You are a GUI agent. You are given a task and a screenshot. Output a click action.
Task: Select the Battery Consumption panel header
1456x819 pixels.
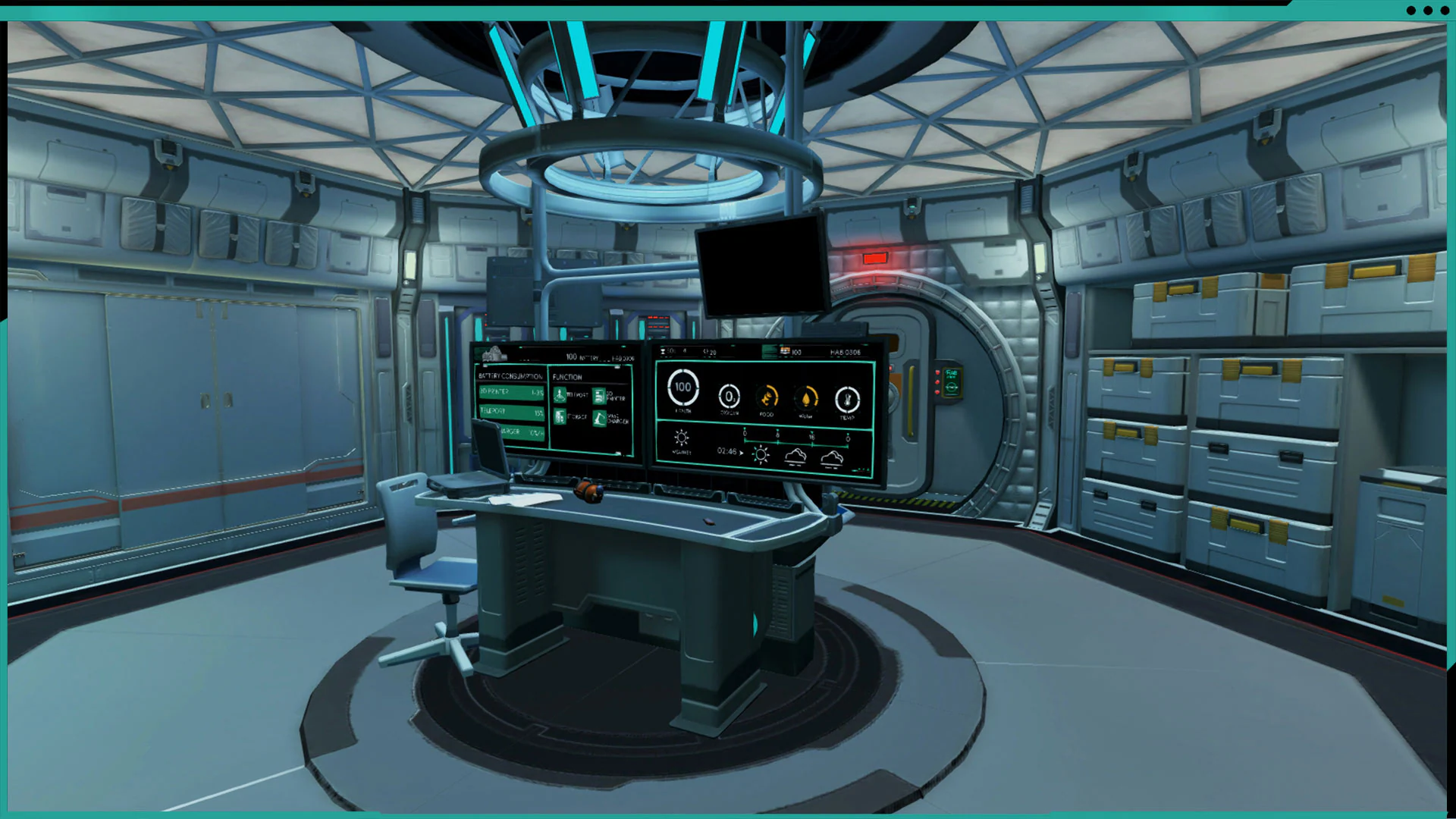(x=510, y=376)
